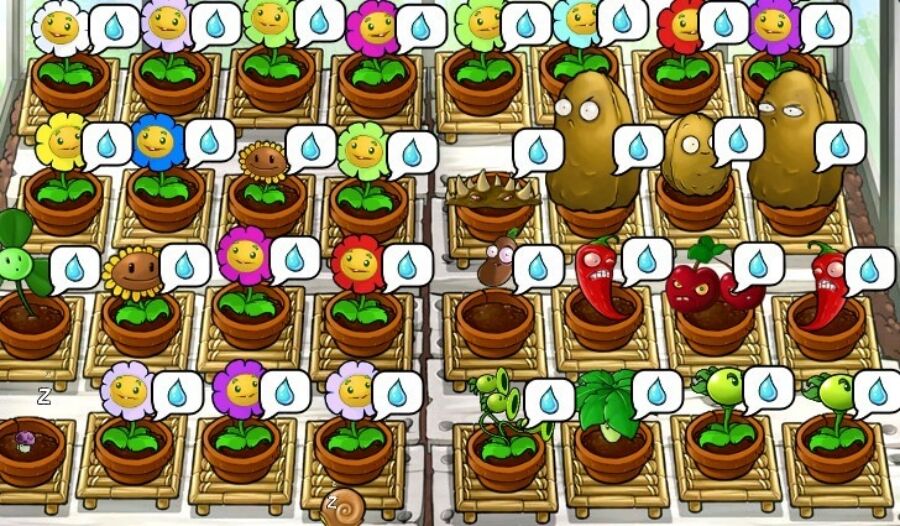900x526 pixels.
Task: Choose the threepeater's water droplet bubble
Action: 550,400
